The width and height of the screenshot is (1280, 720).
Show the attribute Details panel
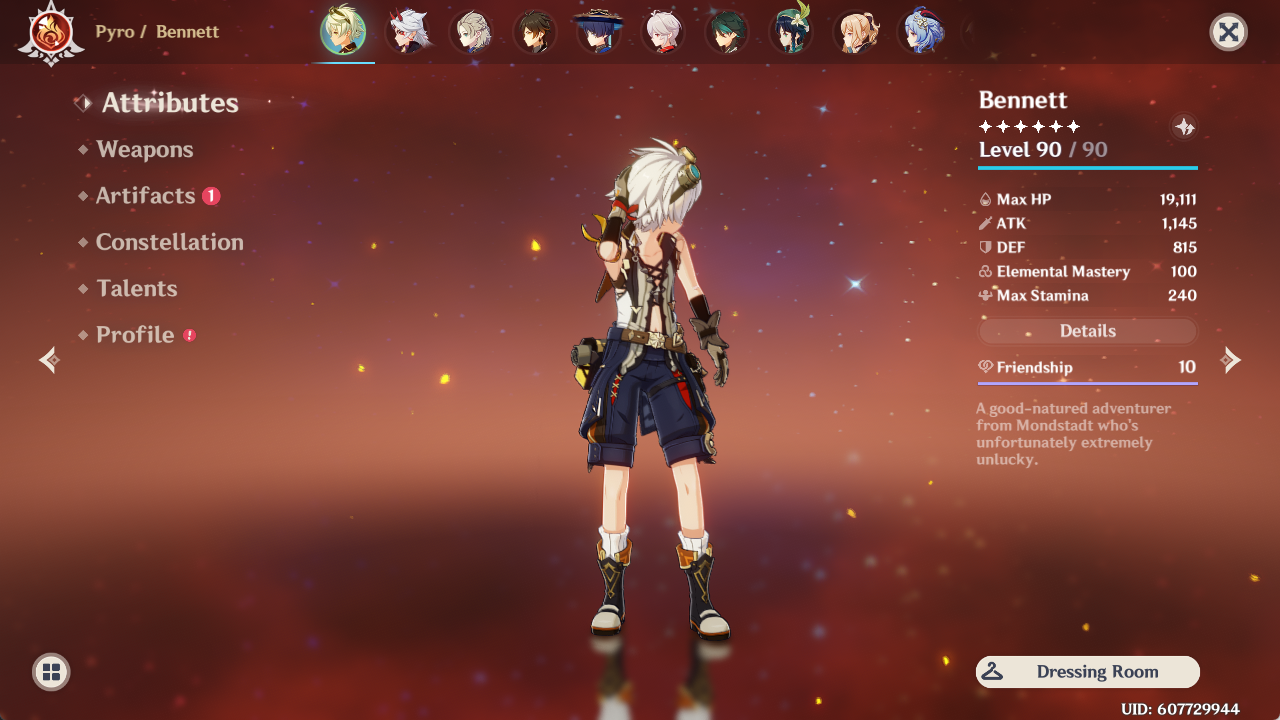[1087, 331]
